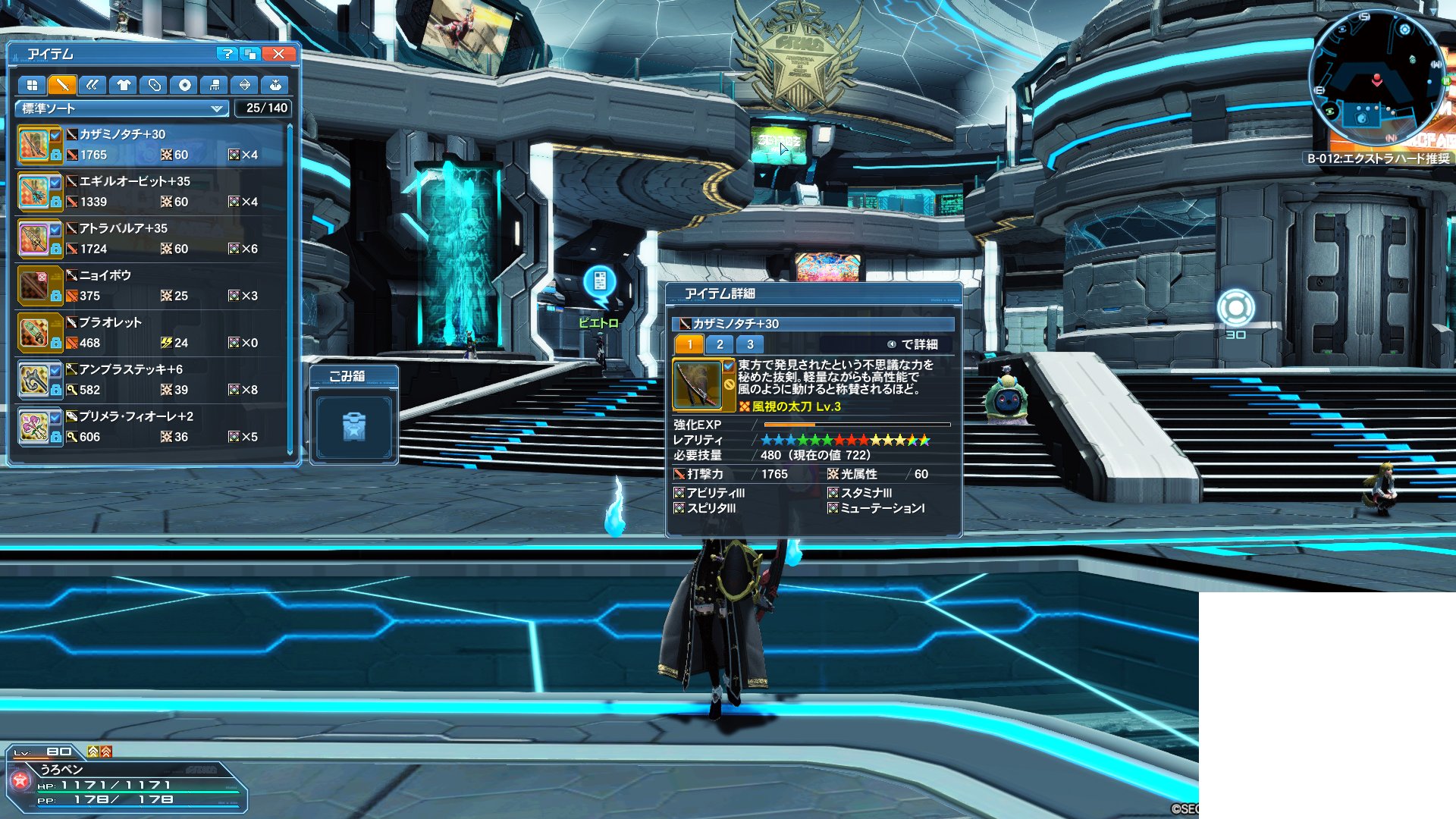Image resolution: width=1456 pixels, height=819 pixels.
Task: Select the ニョイボウ item row
Action: pyautogui.click(x=152, y=286)
